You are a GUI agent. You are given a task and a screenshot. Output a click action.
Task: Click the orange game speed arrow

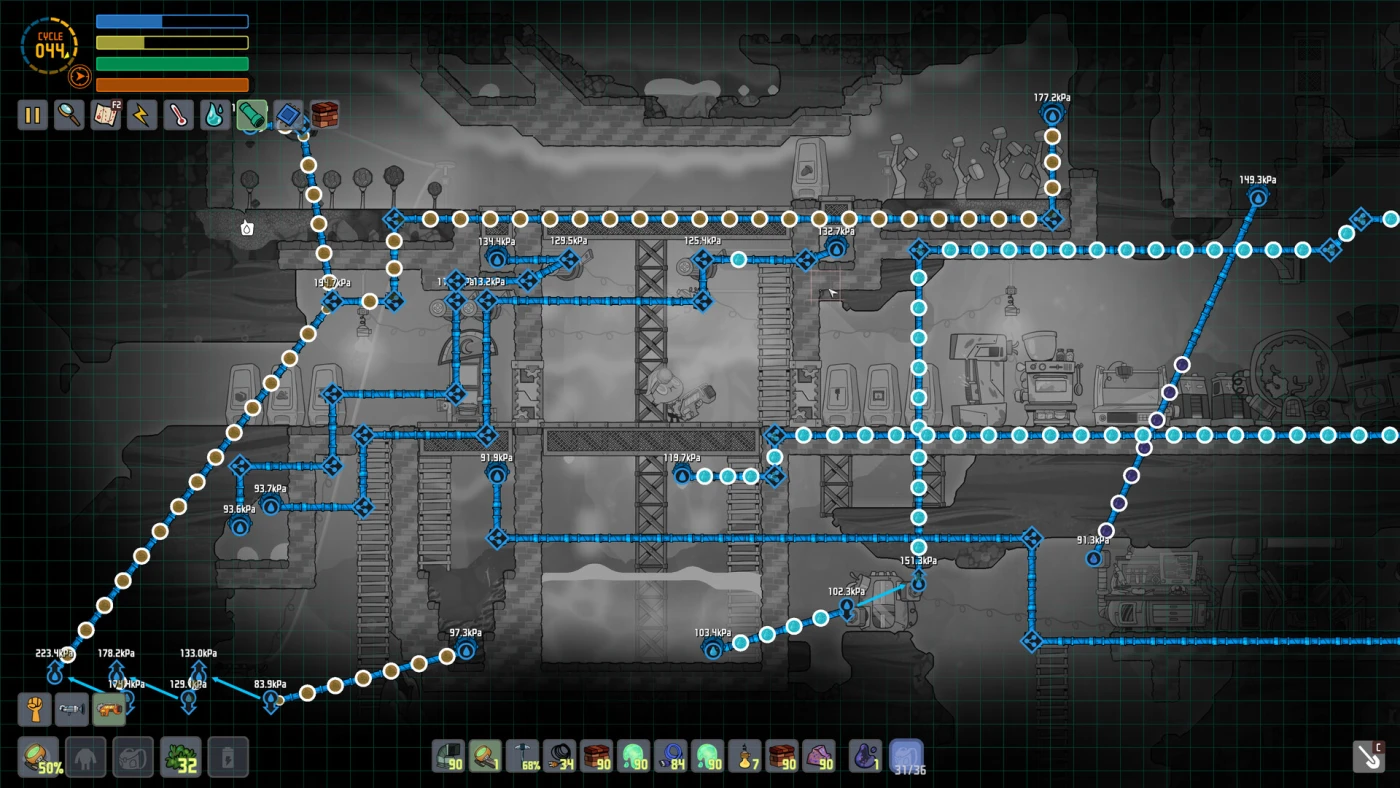(80, 75)
